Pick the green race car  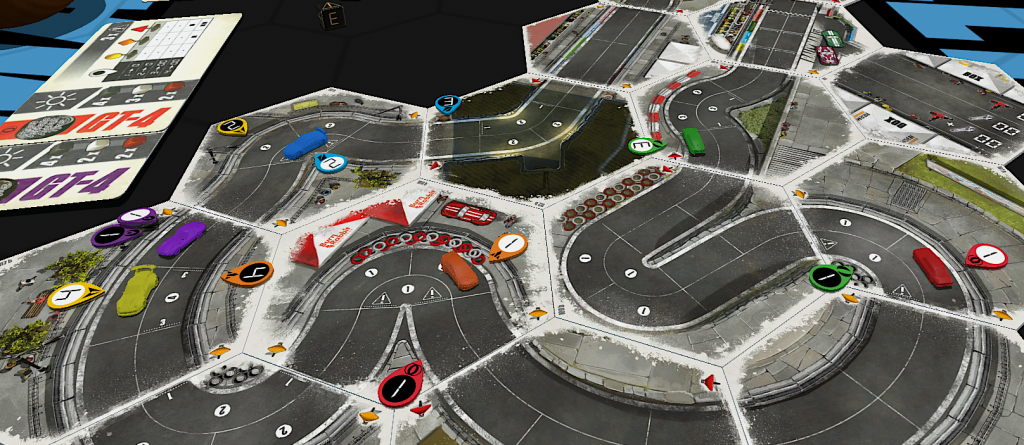pyautogui.click(x=693, y=140)
